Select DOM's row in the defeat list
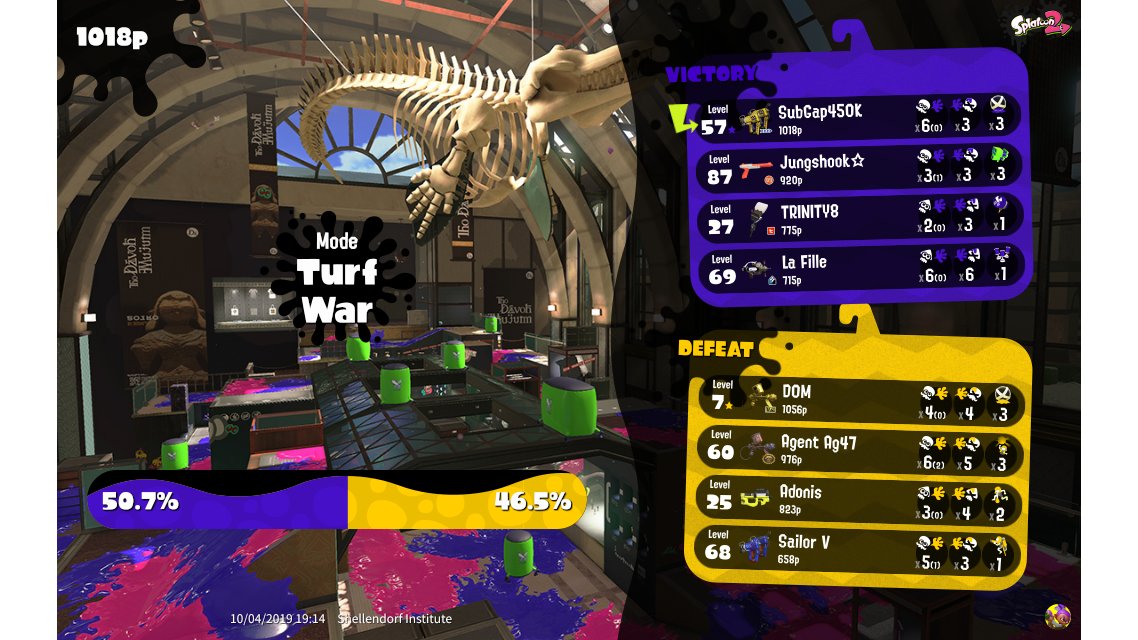 pyautogui.click(x=858, y=398)
